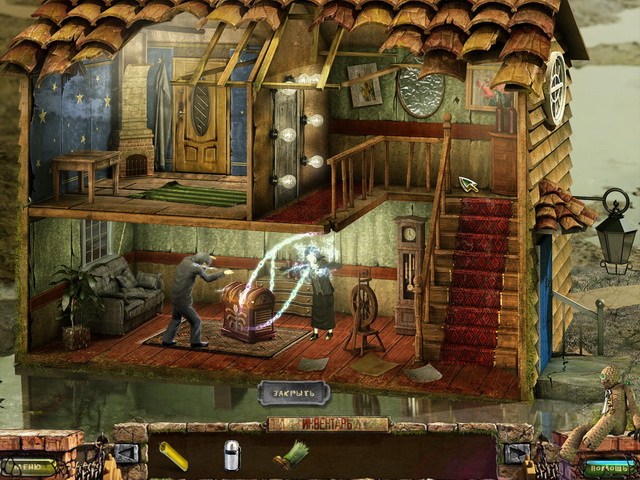
Task: Close the dollhouse view with the Закрыть button
Action: click(x=294, y=393)
